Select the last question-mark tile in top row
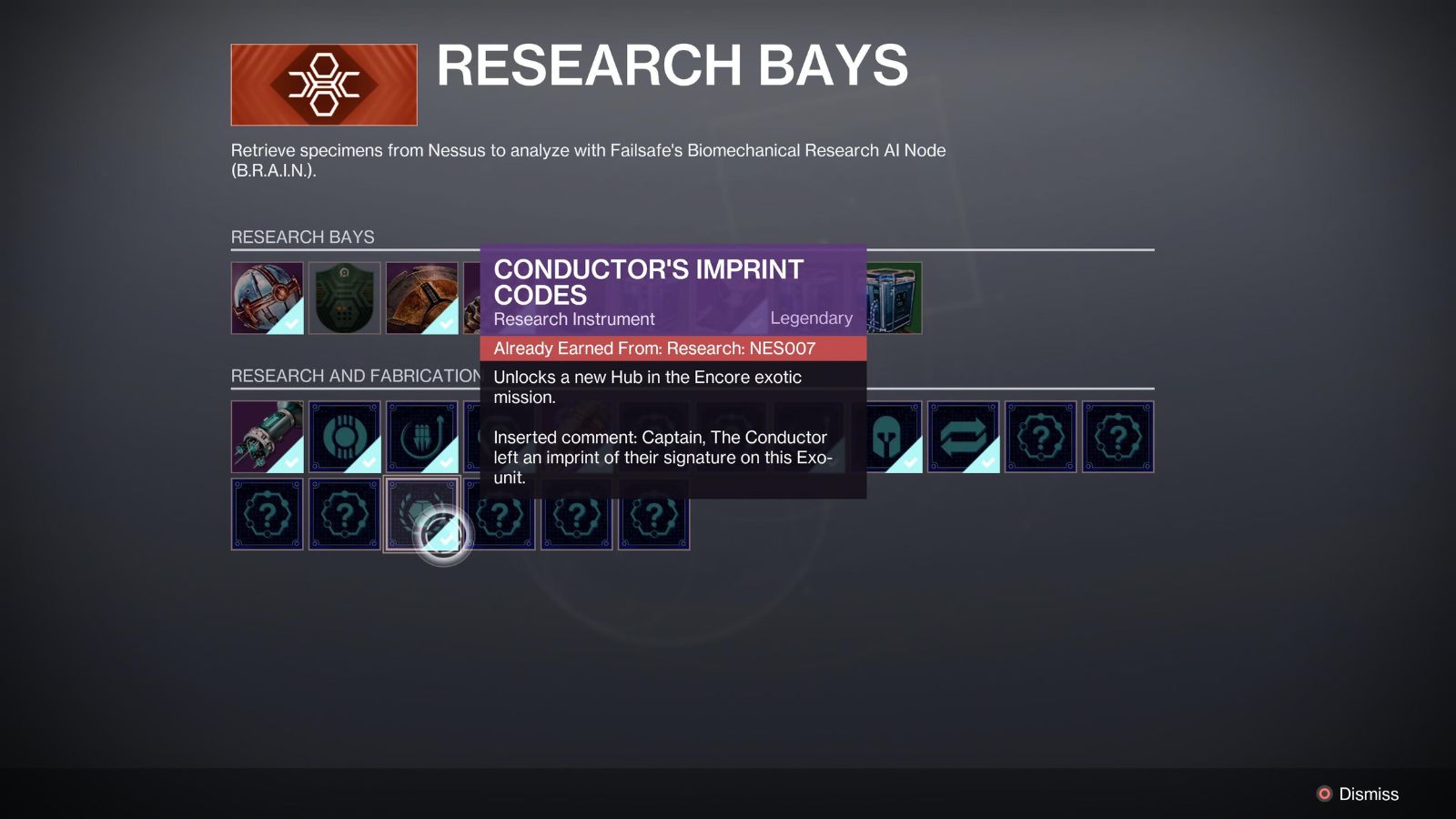 (1119, 437)
